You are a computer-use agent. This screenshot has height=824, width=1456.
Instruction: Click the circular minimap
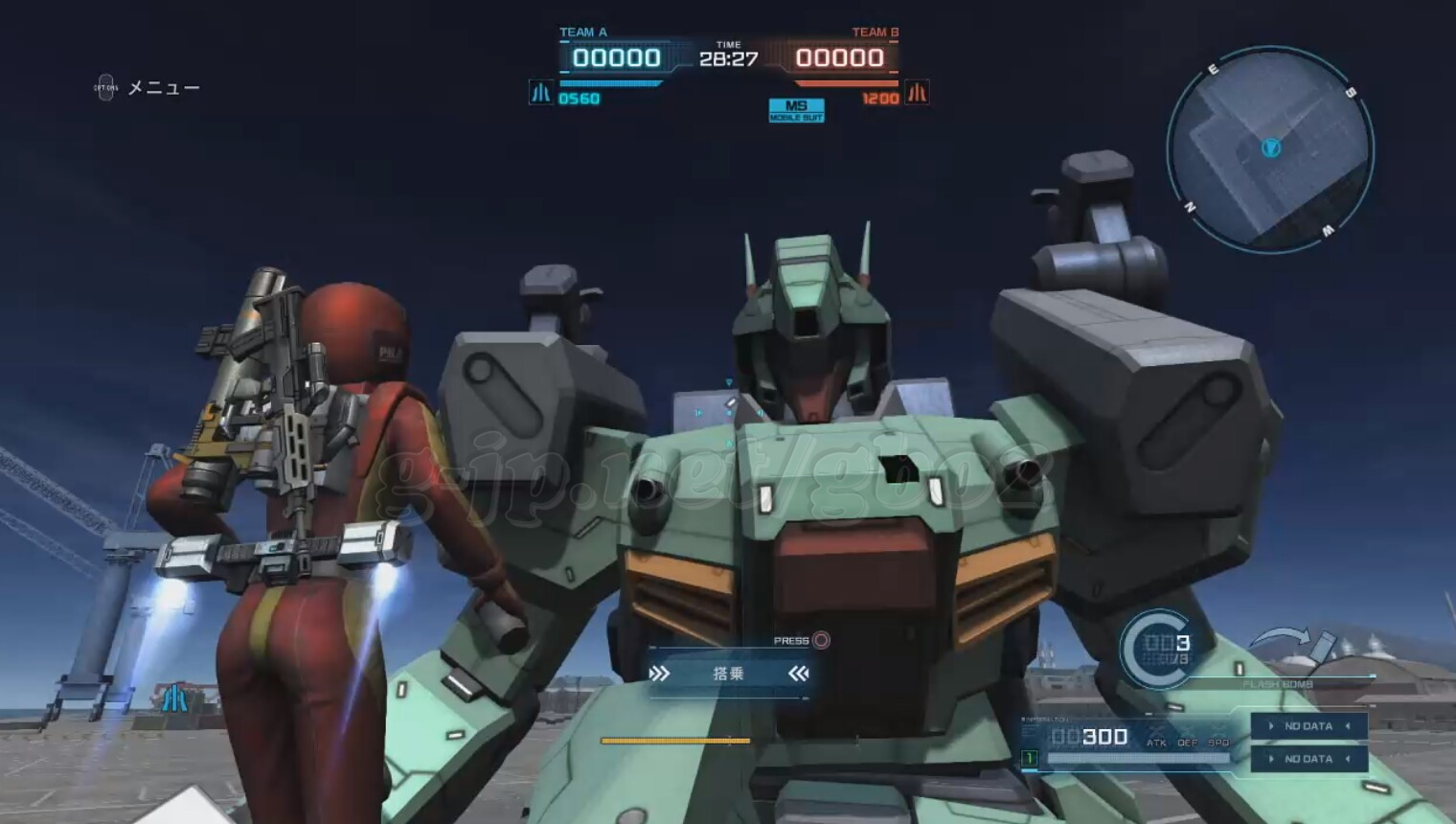[x=1270, y=150]
